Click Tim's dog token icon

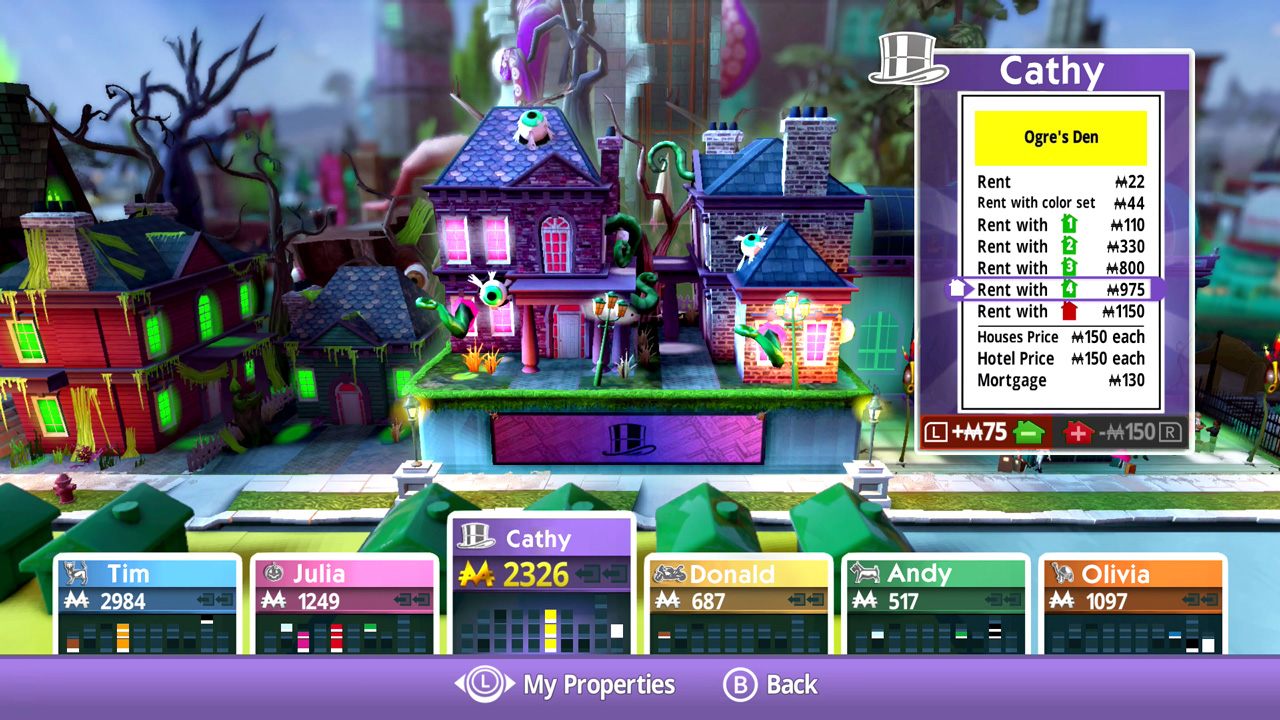(x=78, y=575)
